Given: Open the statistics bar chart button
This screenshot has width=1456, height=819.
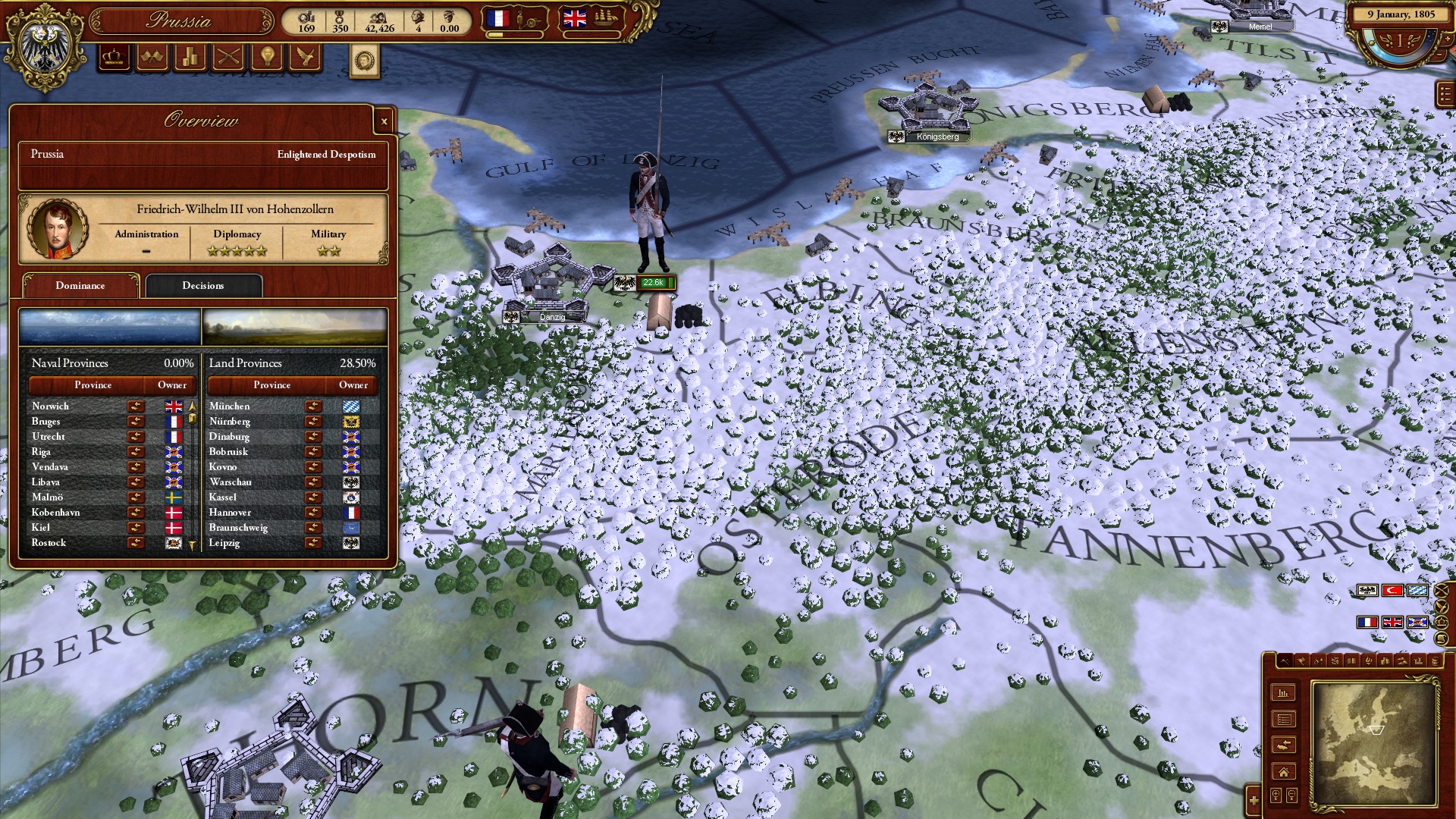Looking at the screenshot, I should coord(1283,693).
